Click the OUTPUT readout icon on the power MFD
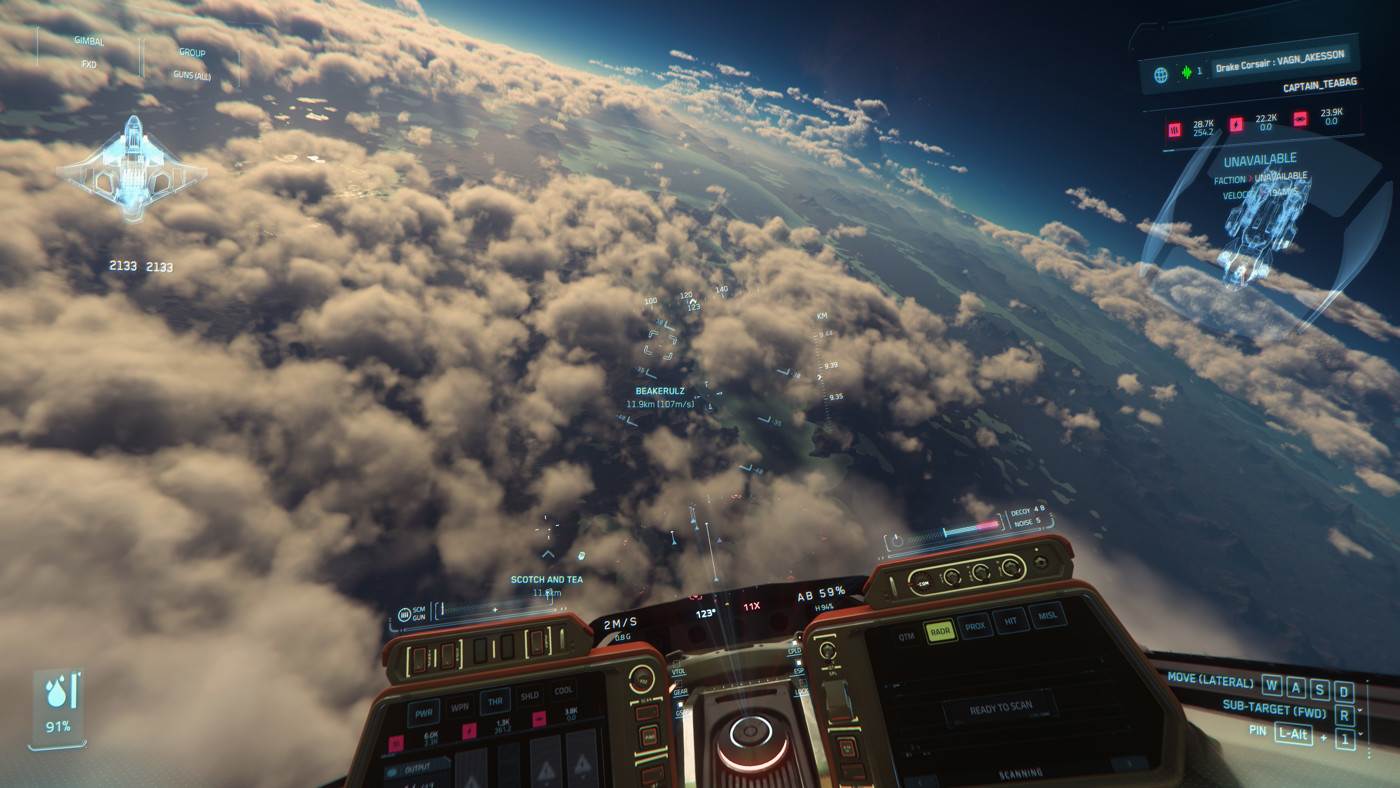The height and width of the screenshot is (788, 1400). [x=390, y=771]
